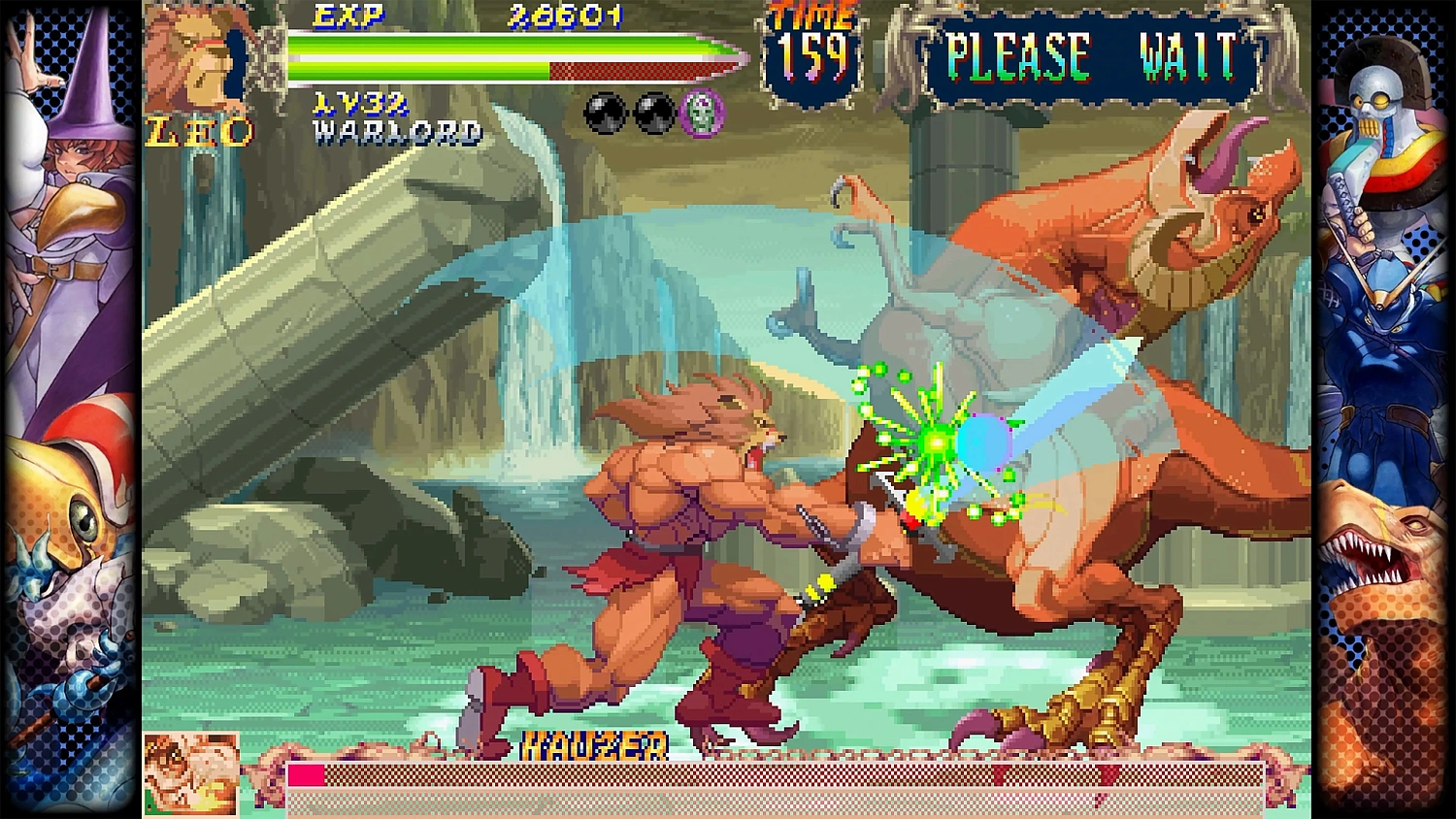Click Leo's green health gauge
Viewport: 1456px width, 819px height.
pyautogui.click(x=437, y=49)
